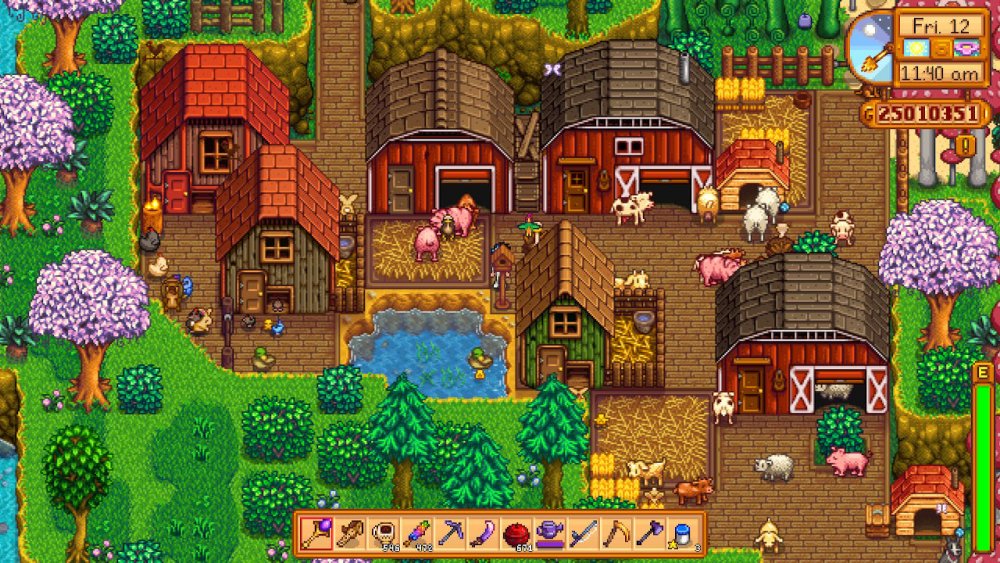This screenshot has height=563, width=1000.
Task: Select the round red item stack
Action: pos(516,534)
